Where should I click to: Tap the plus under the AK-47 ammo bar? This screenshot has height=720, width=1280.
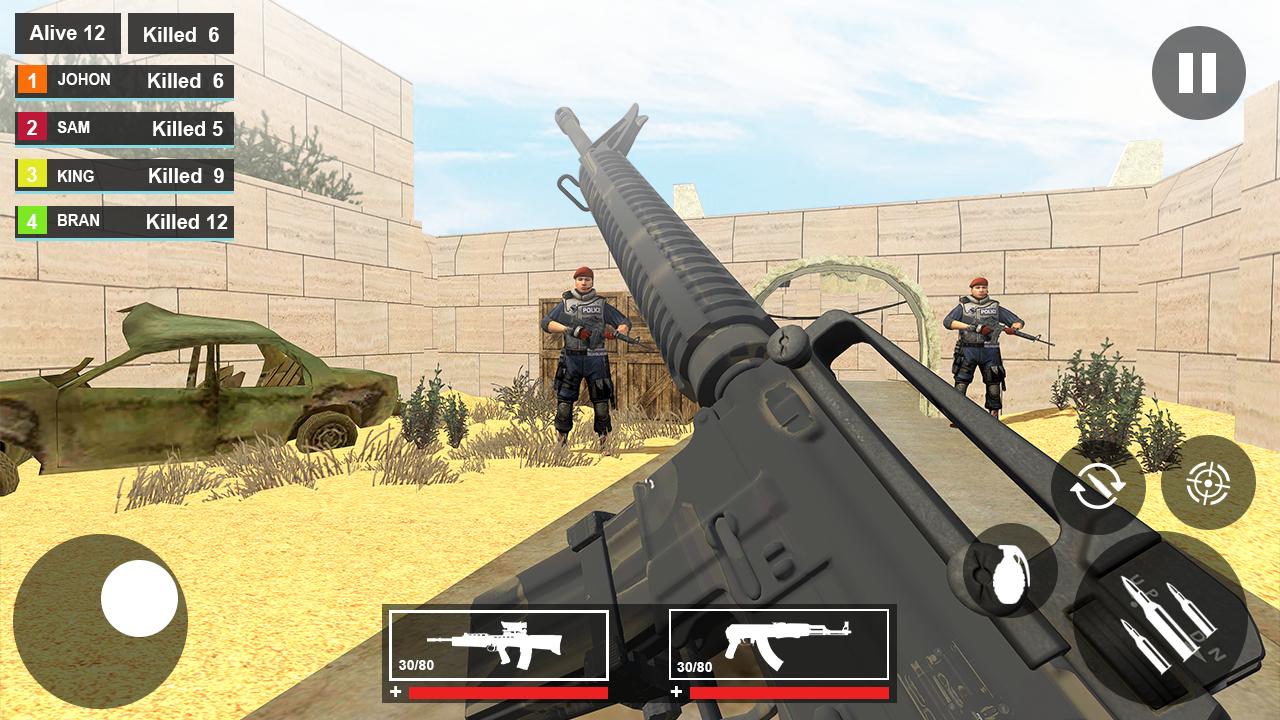(x=675, y=688)
